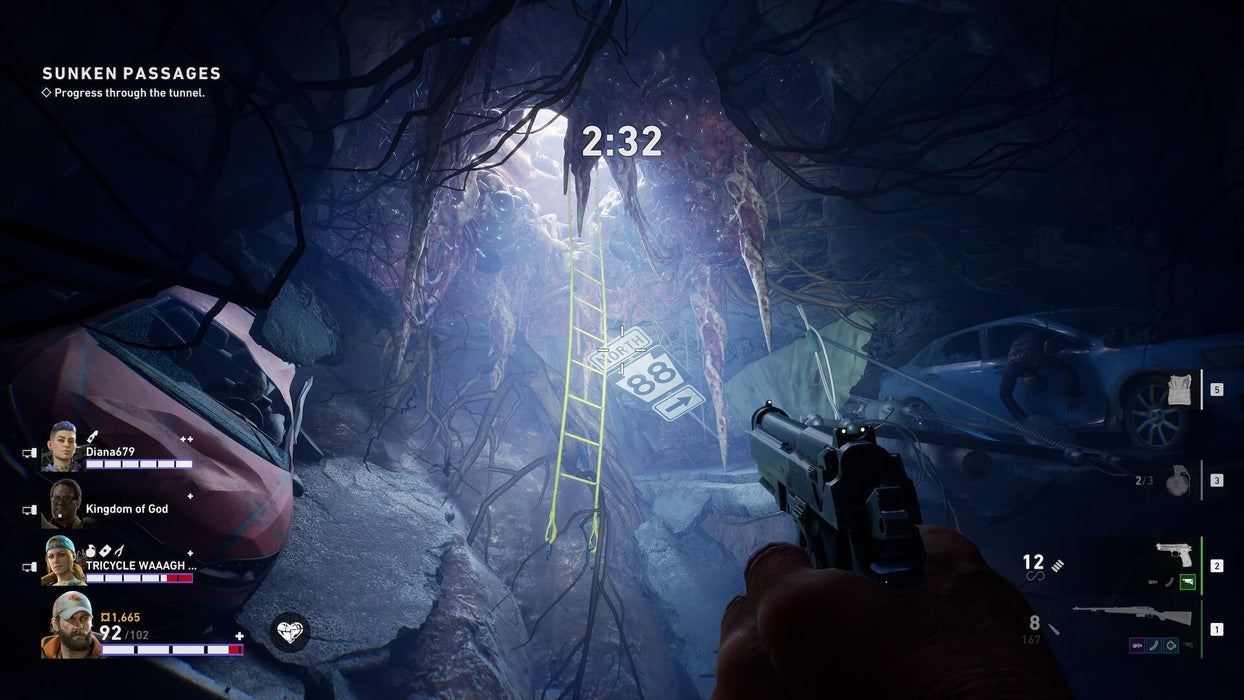This screenshot has height=700, width=1244.
Task: Select the pistol in weapon slot 2
Action: coord(1174,555)
